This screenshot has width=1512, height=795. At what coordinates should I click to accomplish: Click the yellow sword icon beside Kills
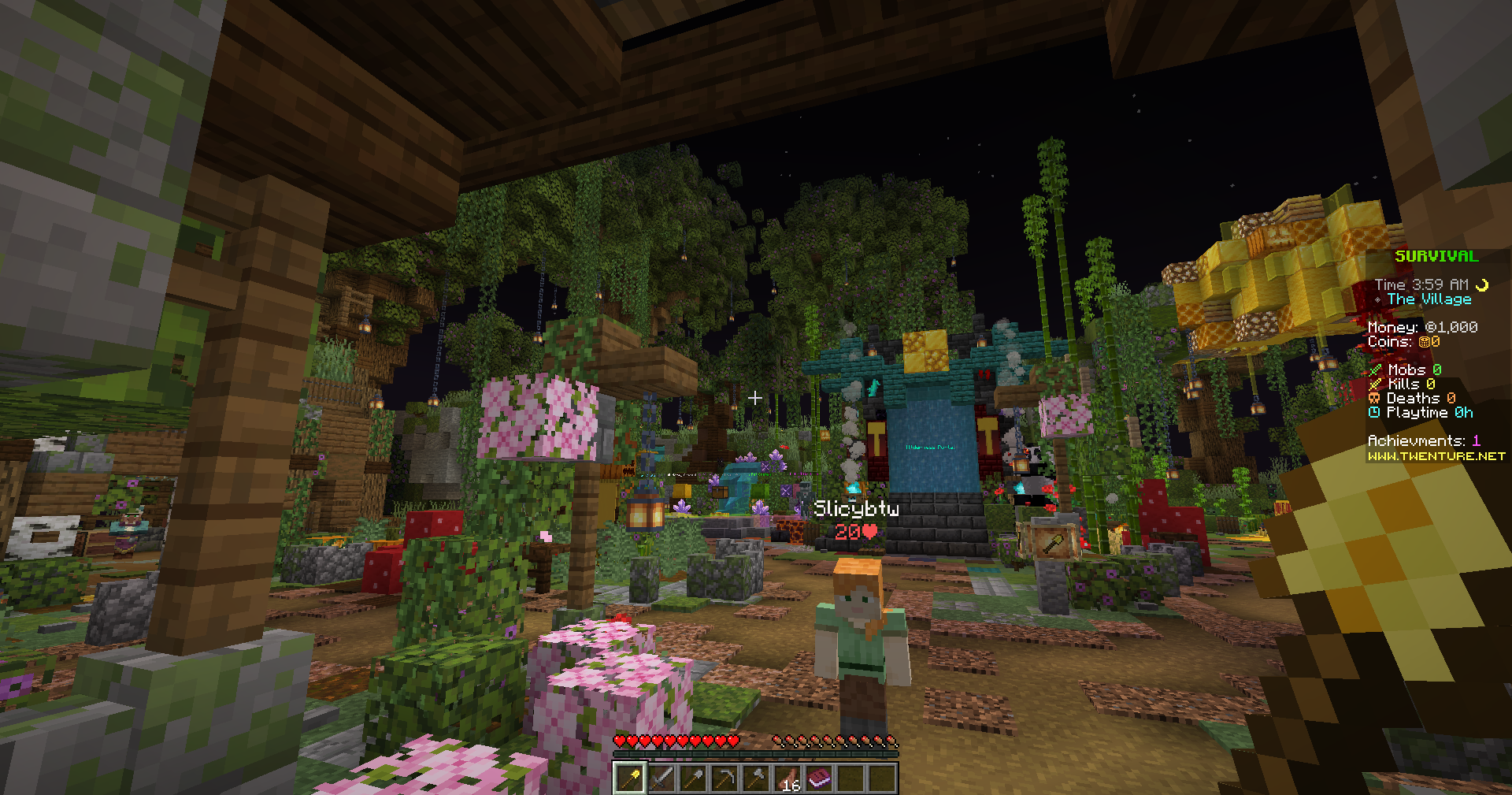[1376, 384]
